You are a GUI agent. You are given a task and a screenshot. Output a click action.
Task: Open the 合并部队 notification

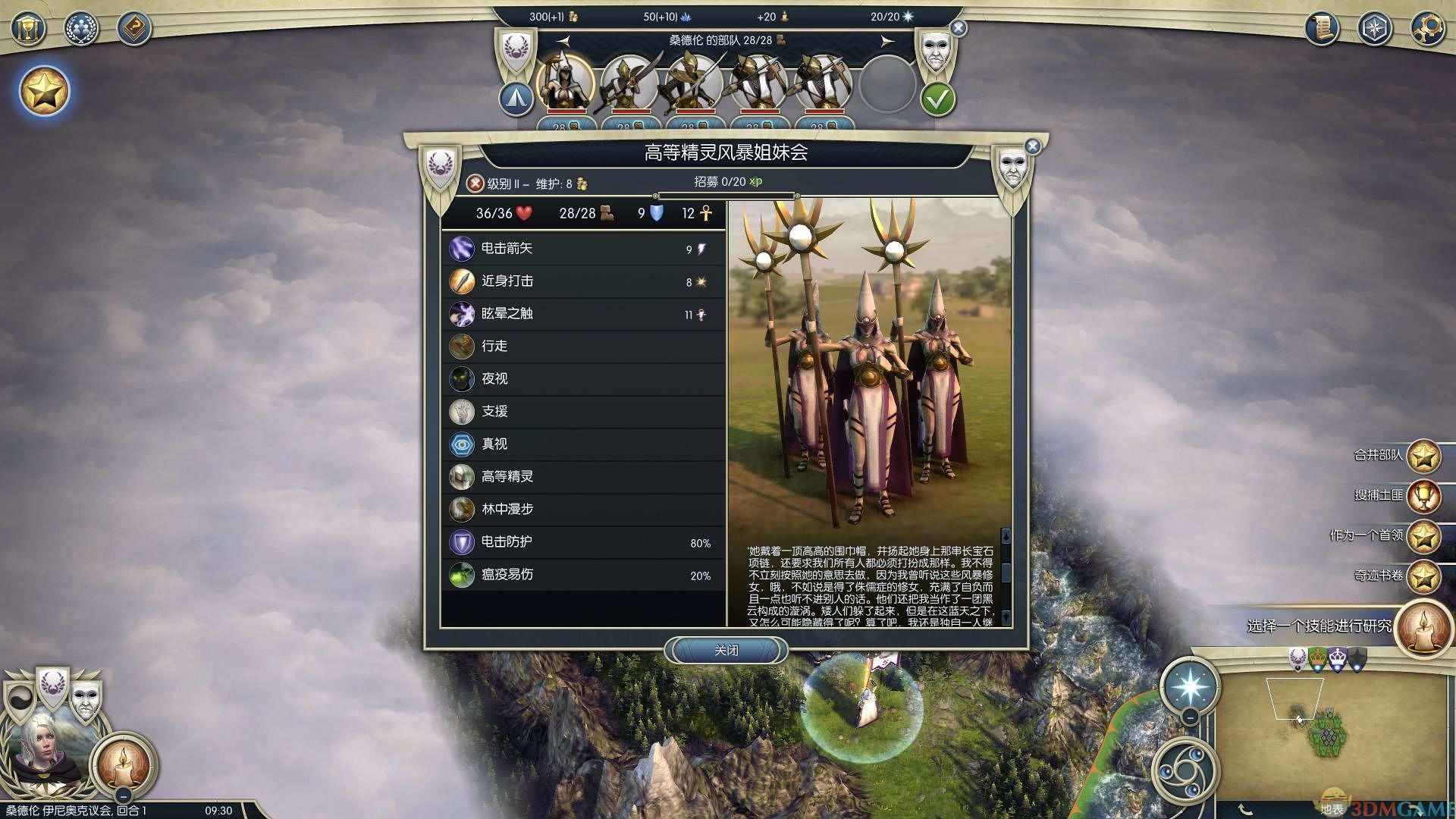pyautogui.click(x=1423, y=456)
